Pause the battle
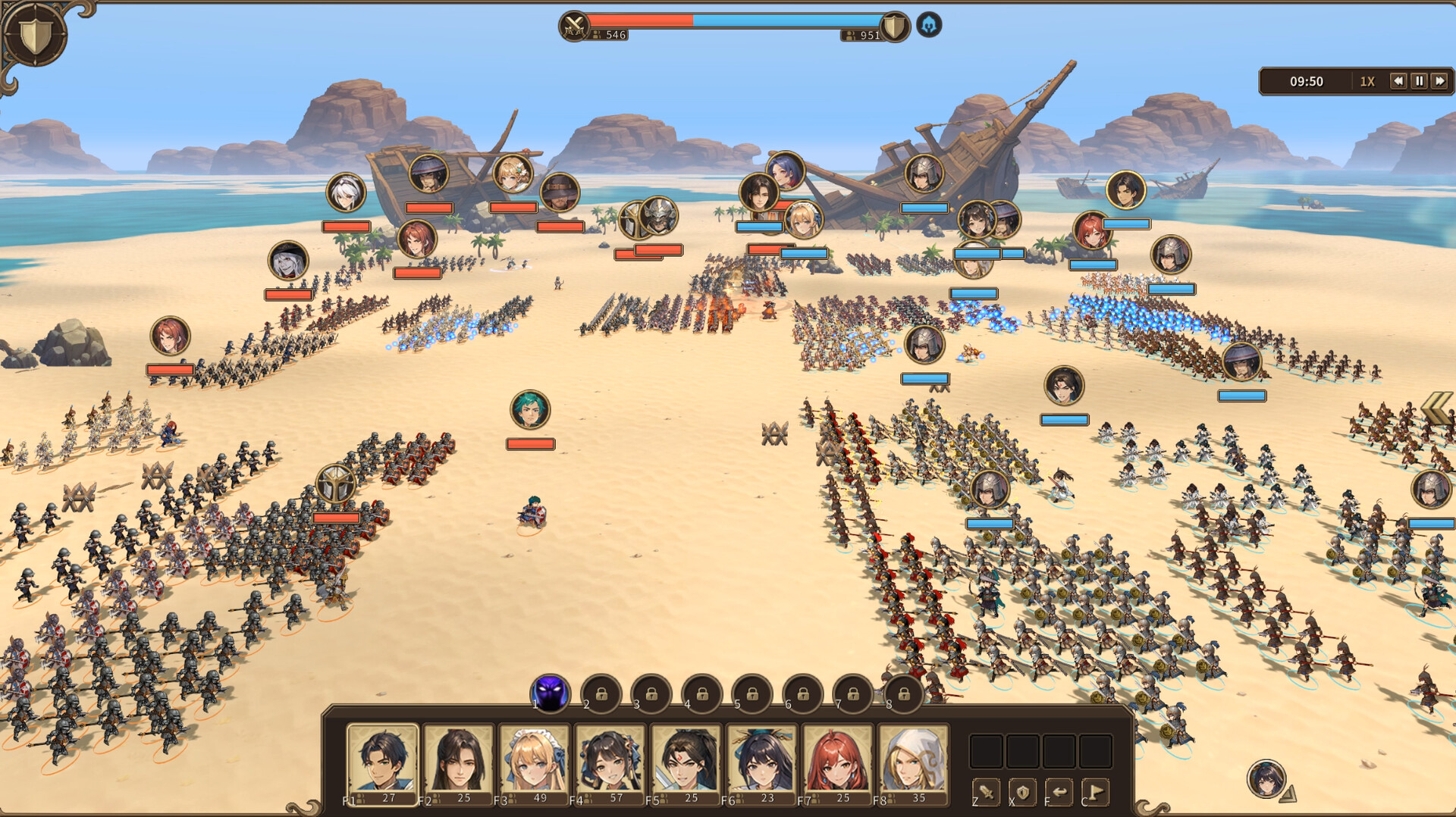 (x=1419, y=81)
